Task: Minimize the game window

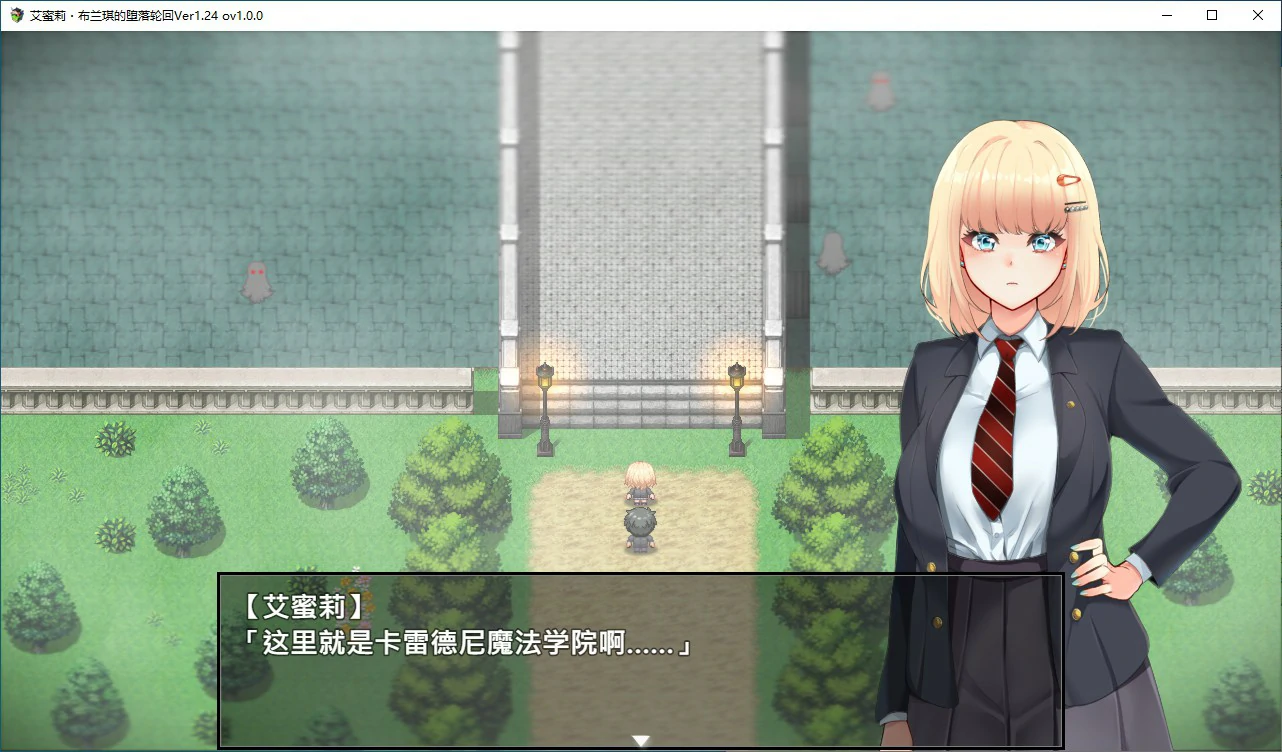Action: coord(1166,15)
